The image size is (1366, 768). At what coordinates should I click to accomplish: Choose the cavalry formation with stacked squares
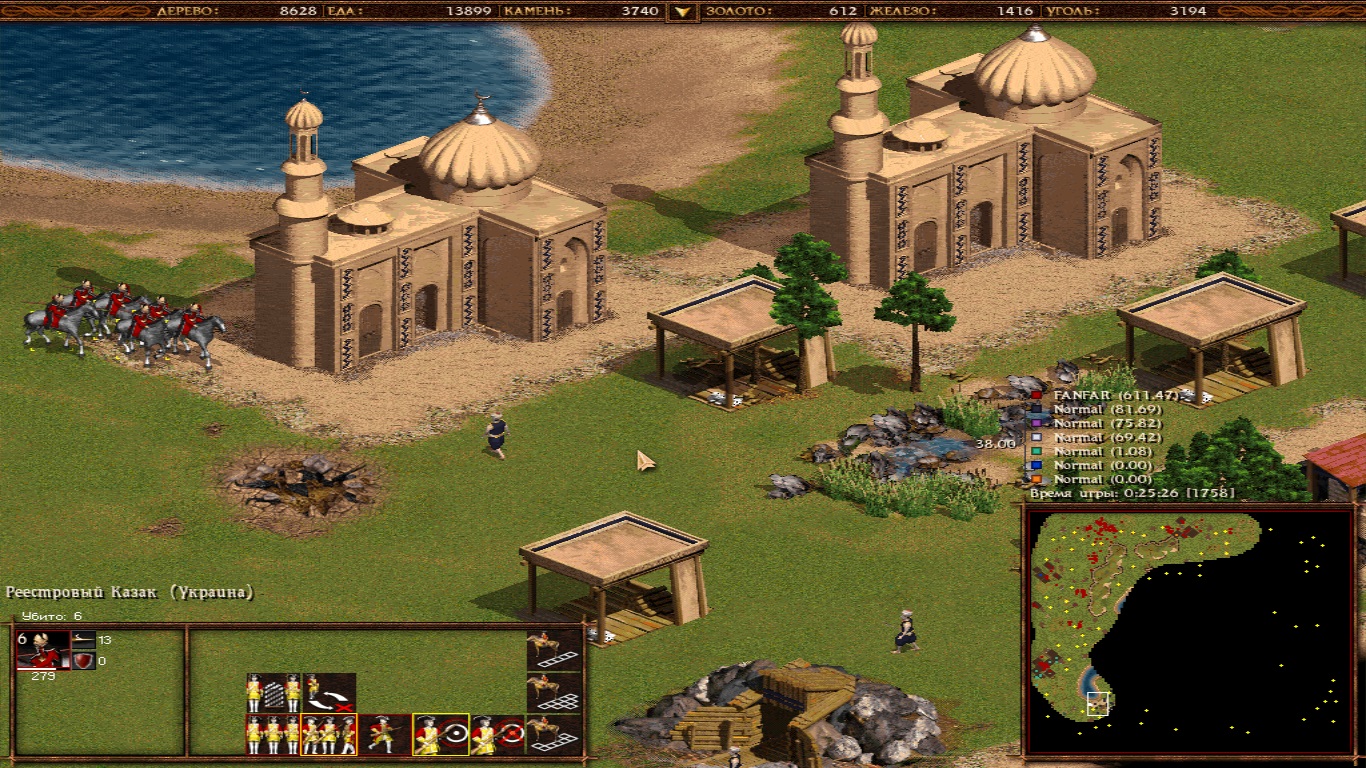pos(554,692)
